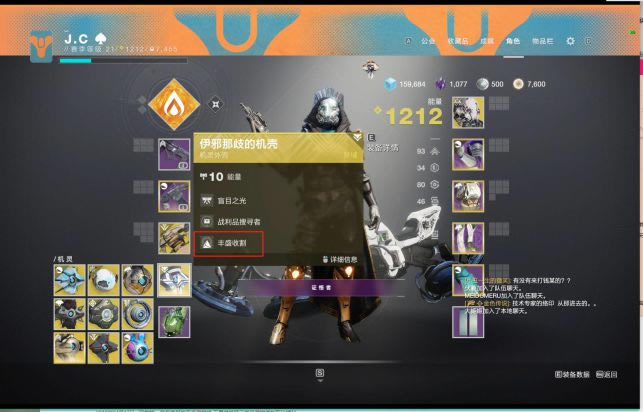Select the energy weapon slot
This screenshot has width=643, height=412.
tap(173, 197)
